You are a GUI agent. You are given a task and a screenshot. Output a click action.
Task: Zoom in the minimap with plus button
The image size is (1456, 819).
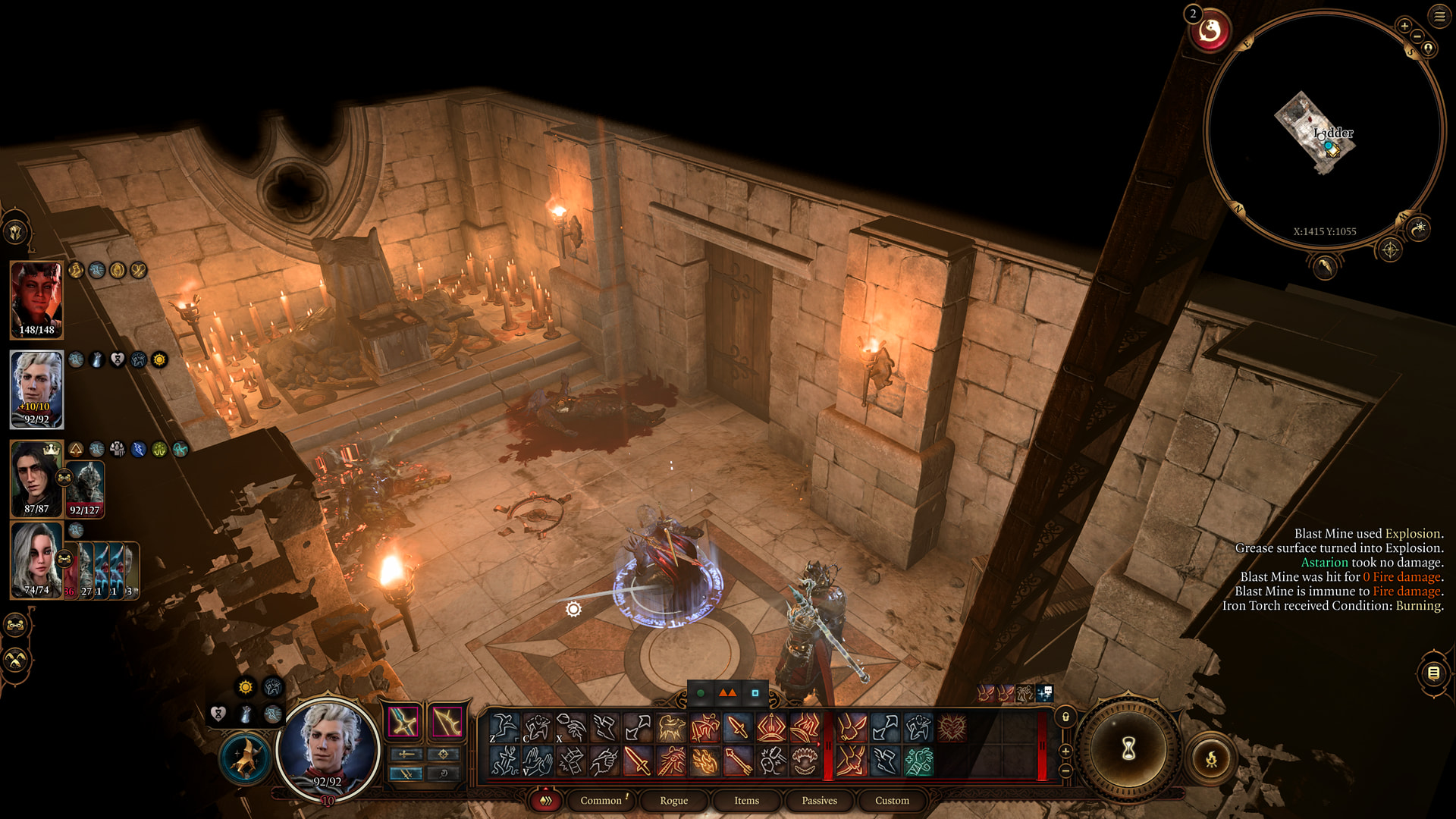pyautogui.click(x=1404, y=27)
